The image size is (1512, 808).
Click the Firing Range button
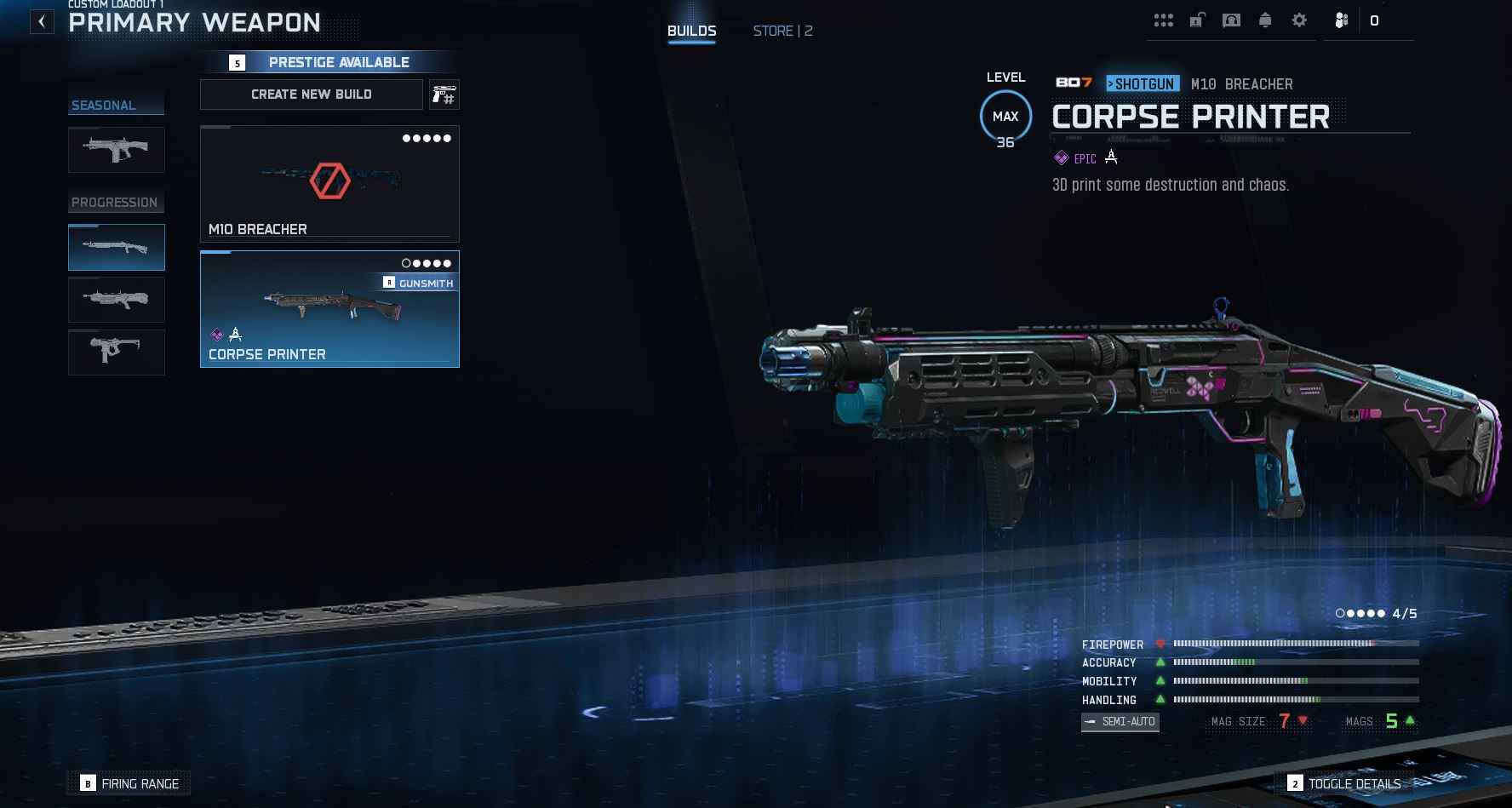pos(129,783)
